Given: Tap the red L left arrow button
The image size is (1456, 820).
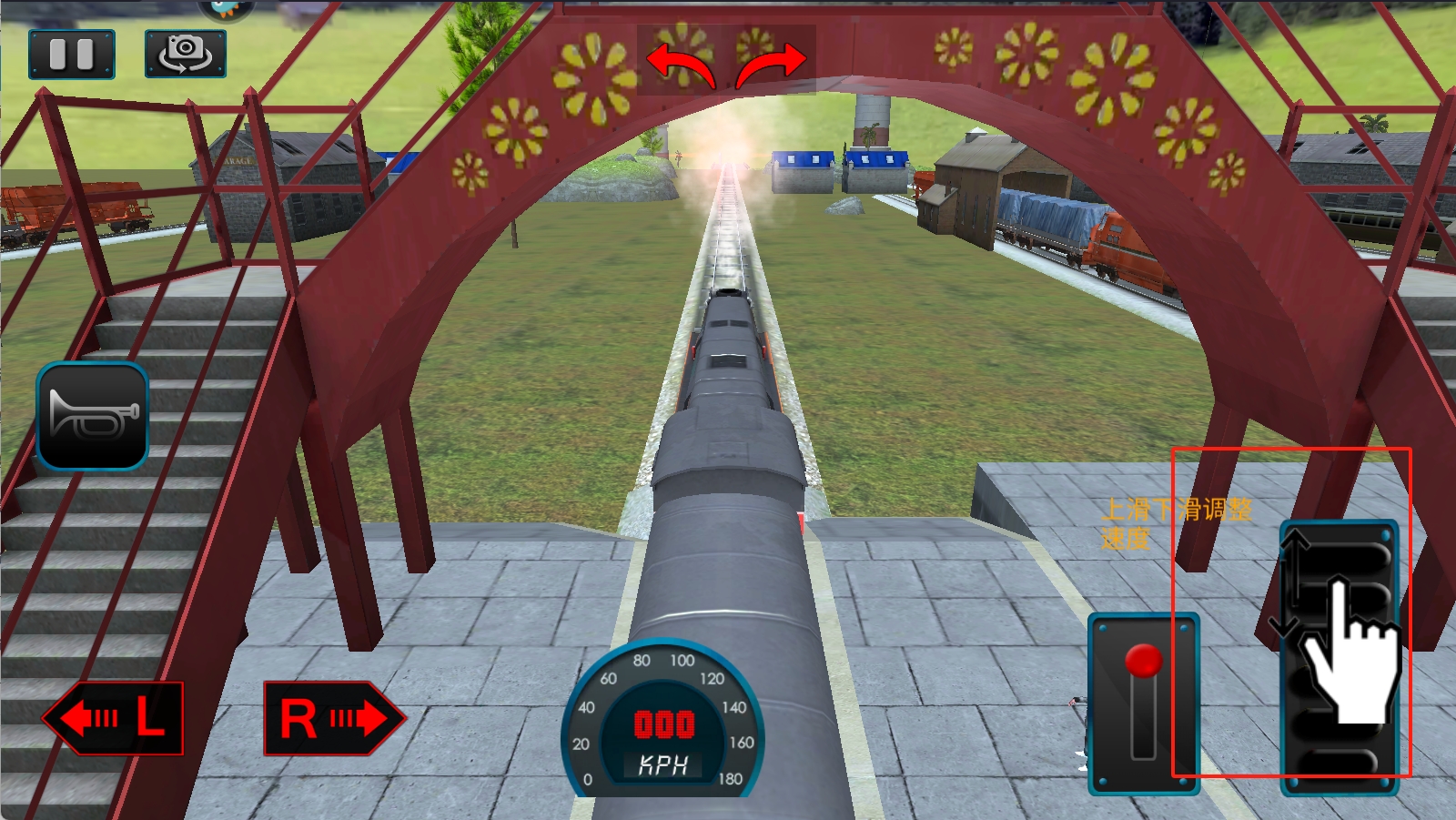Looking at the screenshot, I should tap(114, 719).
